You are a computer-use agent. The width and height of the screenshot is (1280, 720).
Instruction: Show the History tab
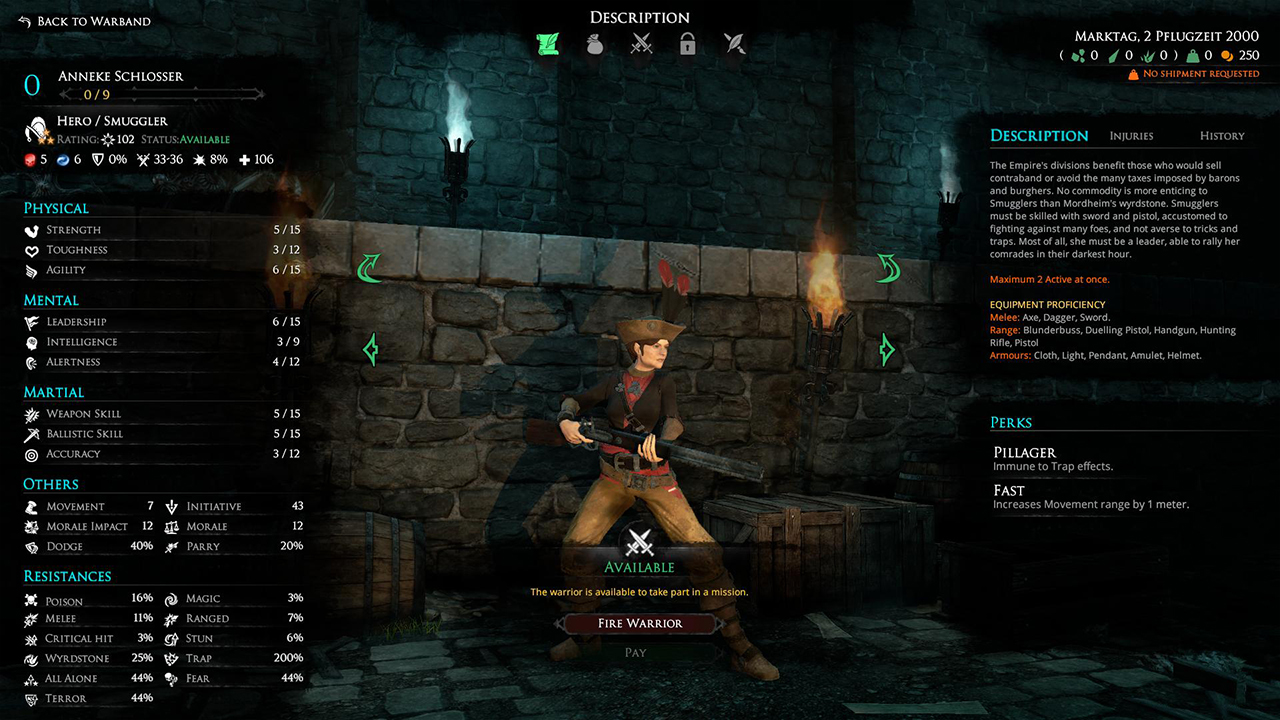pos(1221,136)
